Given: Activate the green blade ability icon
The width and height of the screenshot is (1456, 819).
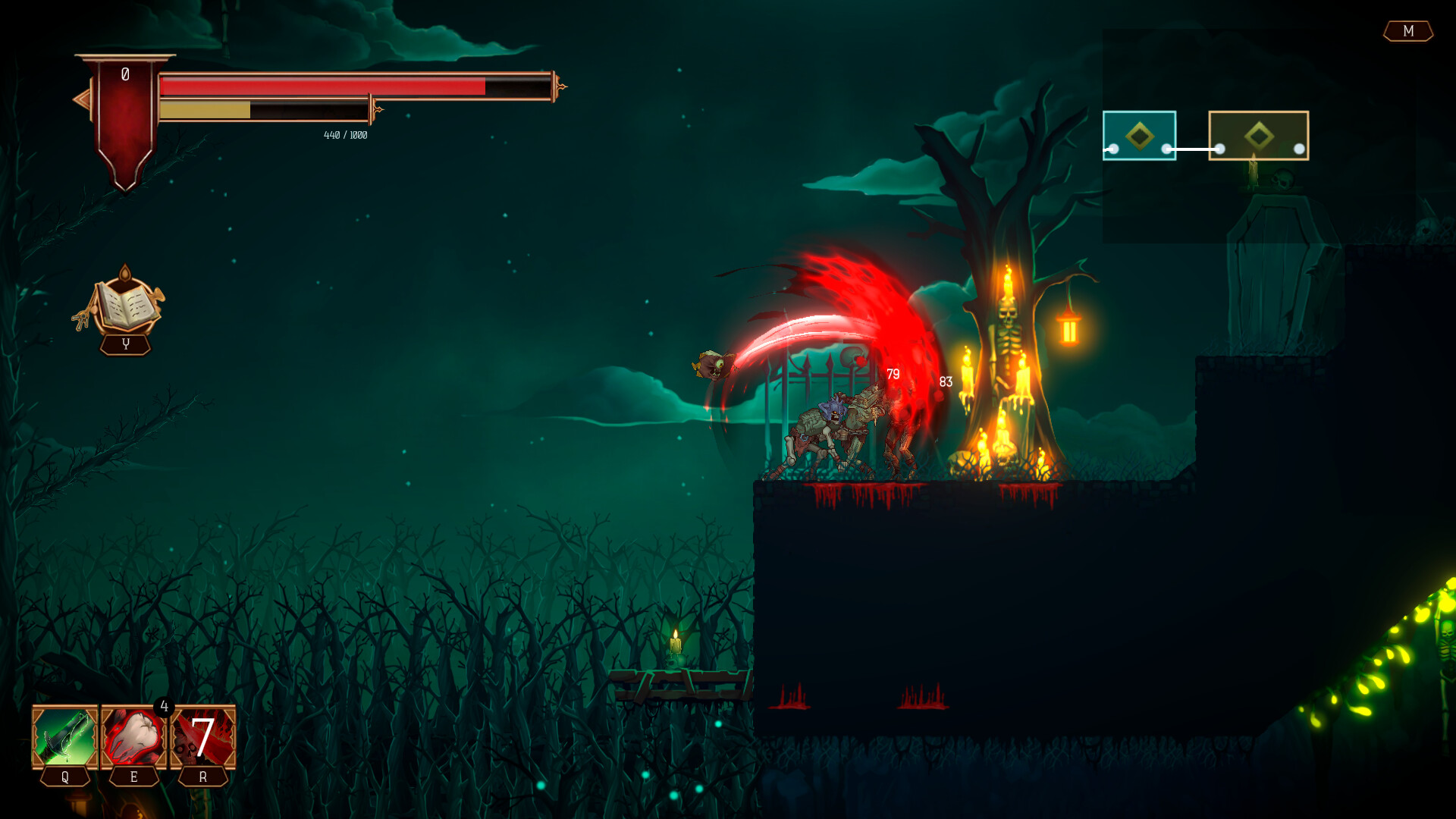Looking at the screenshot, I should pyautogui.click(x=65, y=737).
